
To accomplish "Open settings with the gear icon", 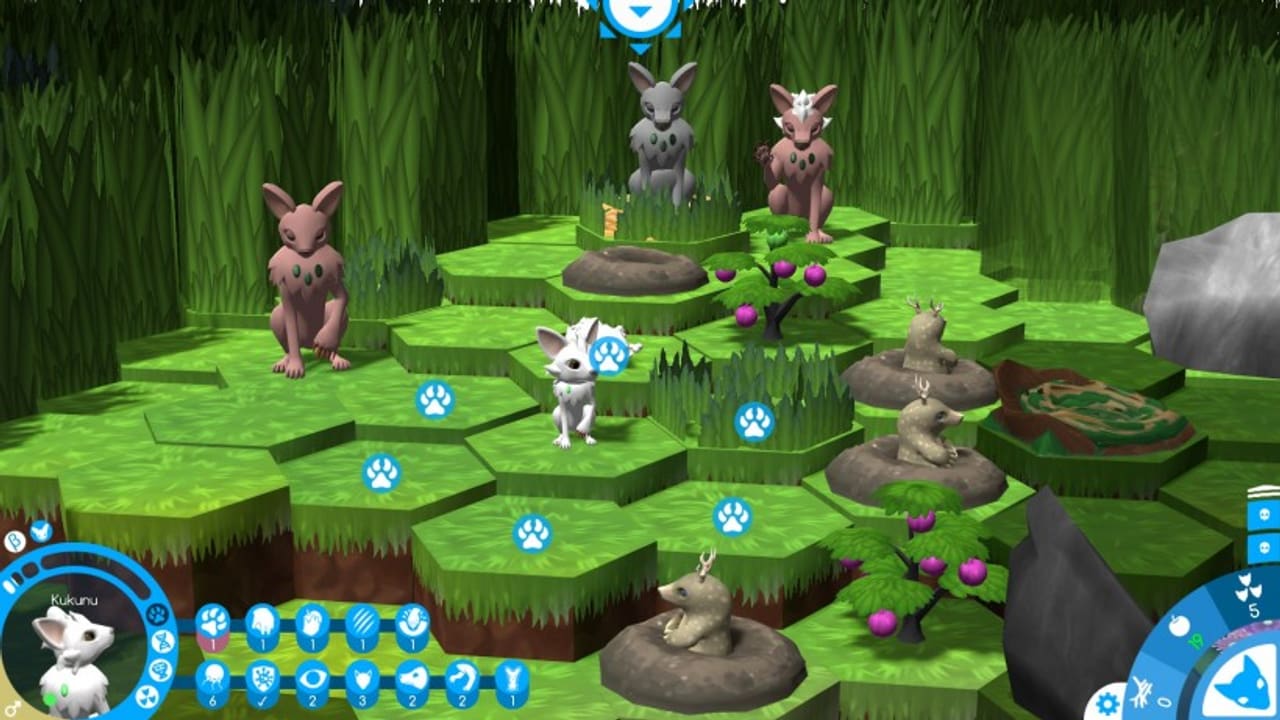I will (x=1106, y=700).
